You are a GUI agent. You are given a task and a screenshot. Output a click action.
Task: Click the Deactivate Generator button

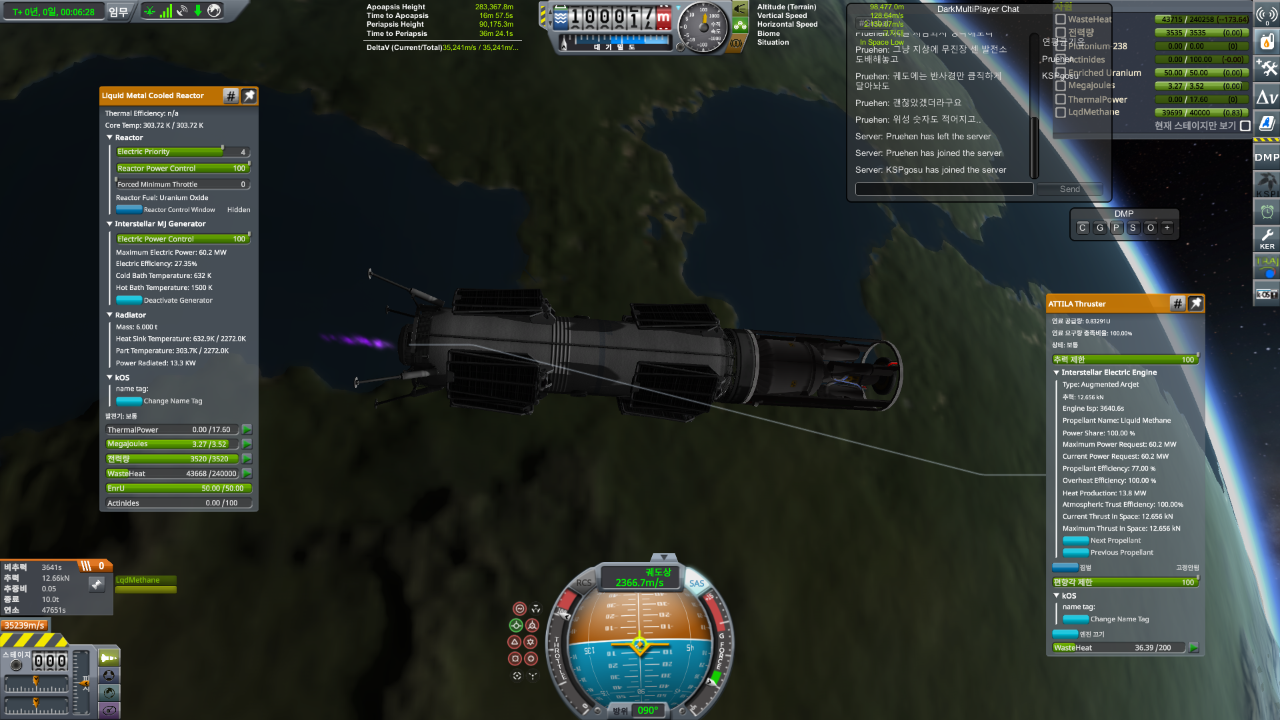pyautogui.click(x=129, y=300)
